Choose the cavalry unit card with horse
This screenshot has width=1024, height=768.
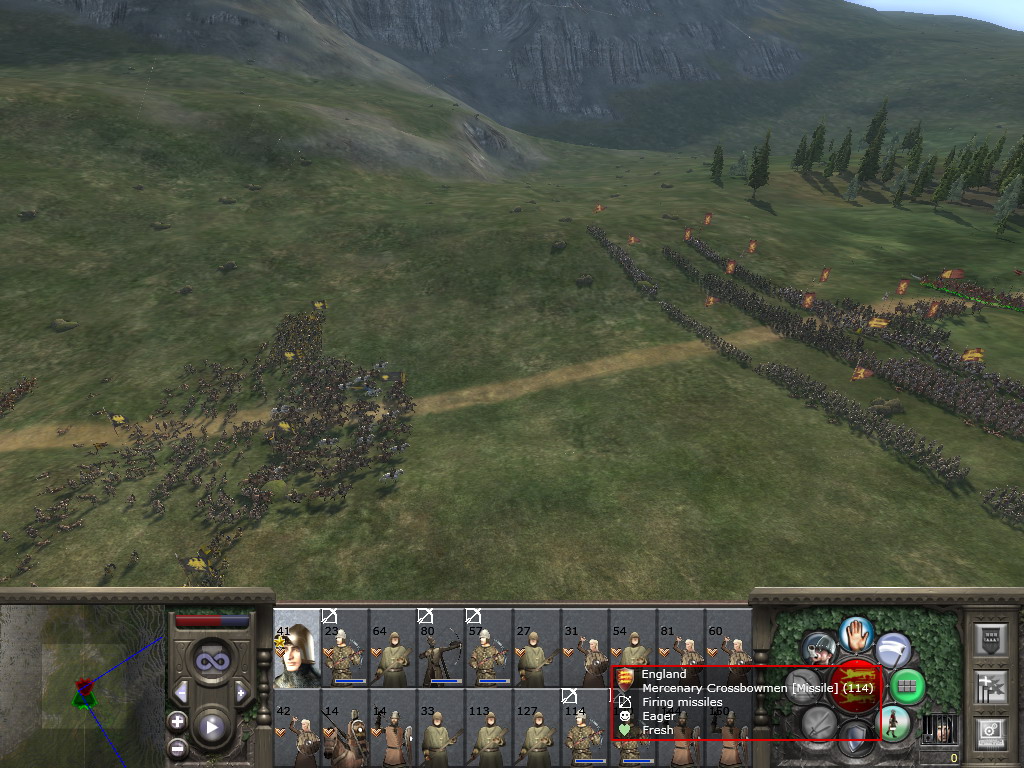tap(344, 728)
